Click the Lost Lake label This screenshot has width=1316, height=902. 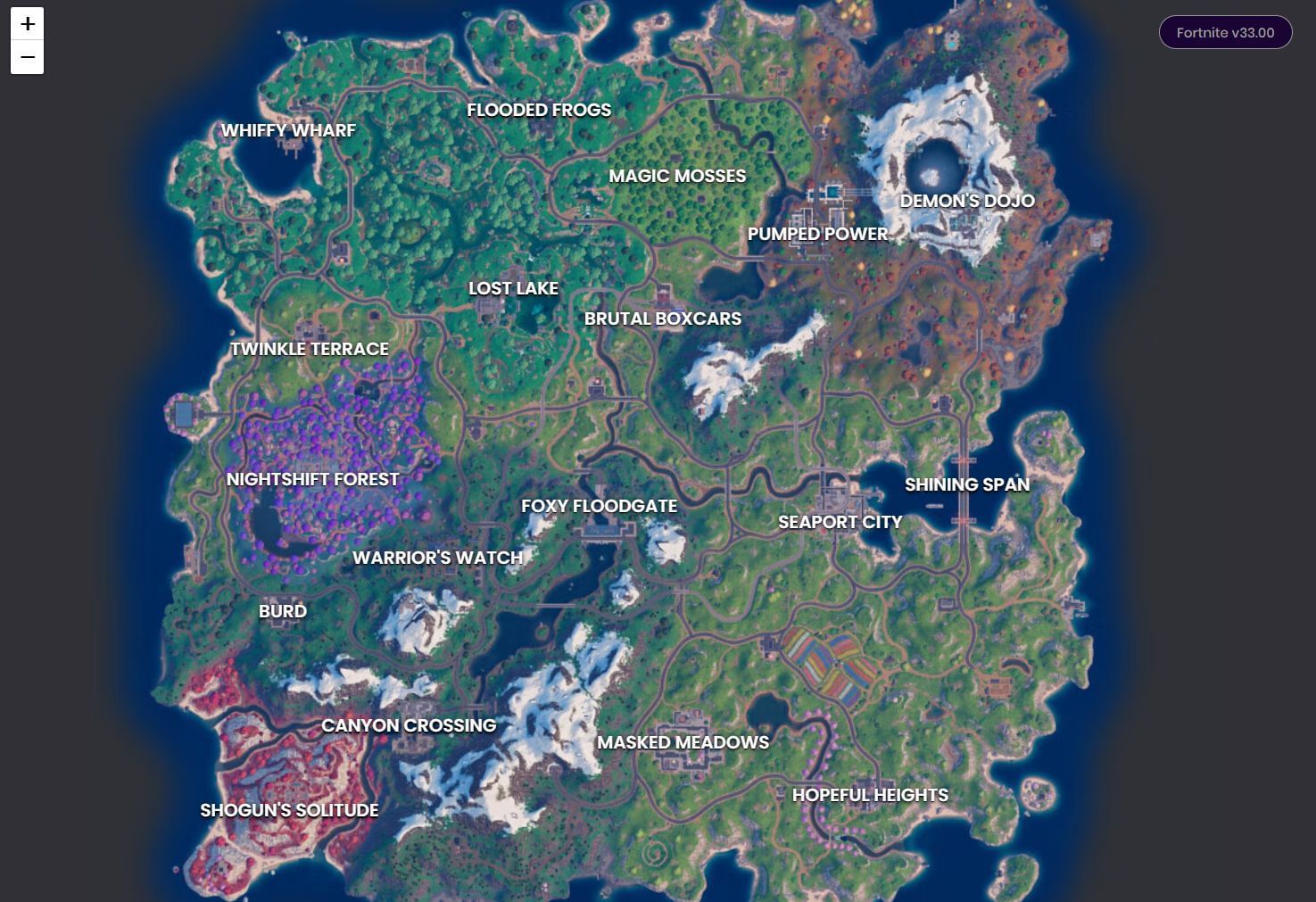[x=513, y=288]
